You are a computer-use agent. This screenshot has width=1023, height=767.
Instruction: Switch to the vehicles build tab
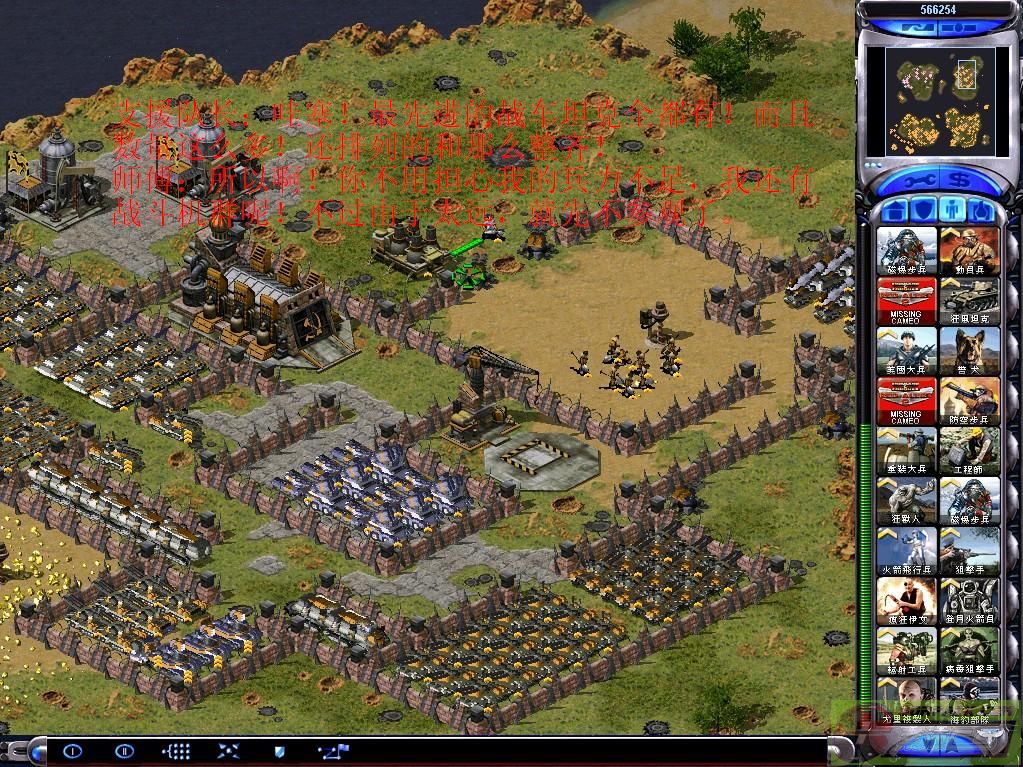click(x=983, y=212)
